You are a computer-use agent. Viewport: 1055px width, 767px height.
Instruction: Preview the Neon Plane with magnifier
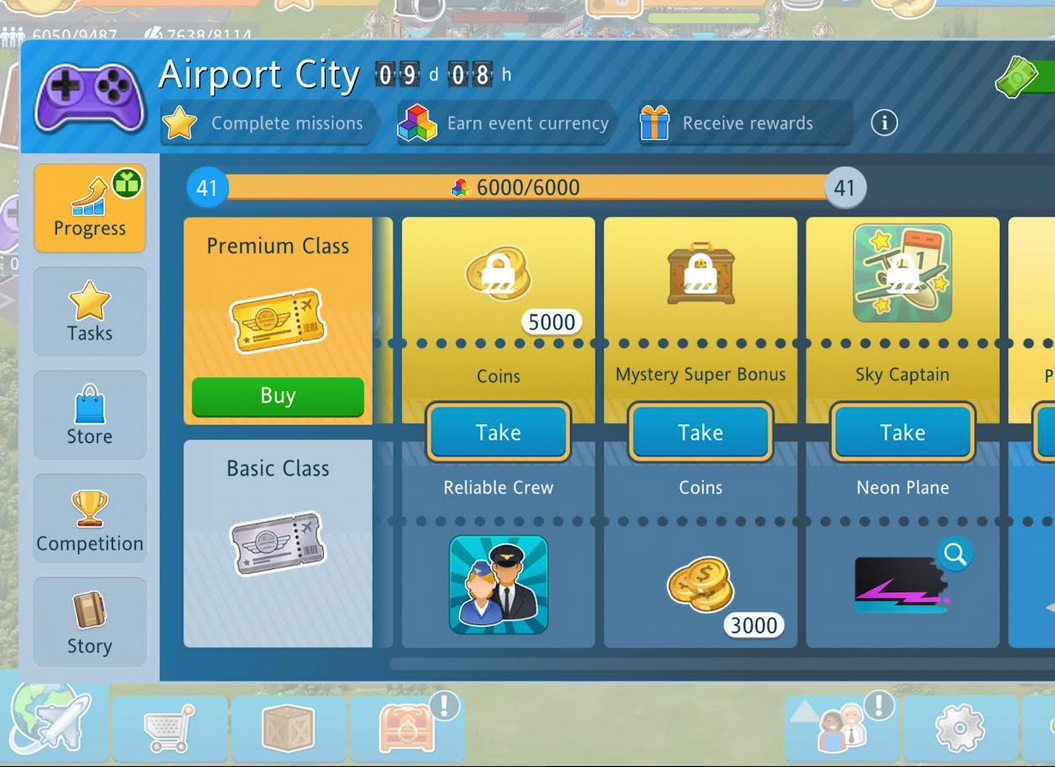tap(955, 554)
